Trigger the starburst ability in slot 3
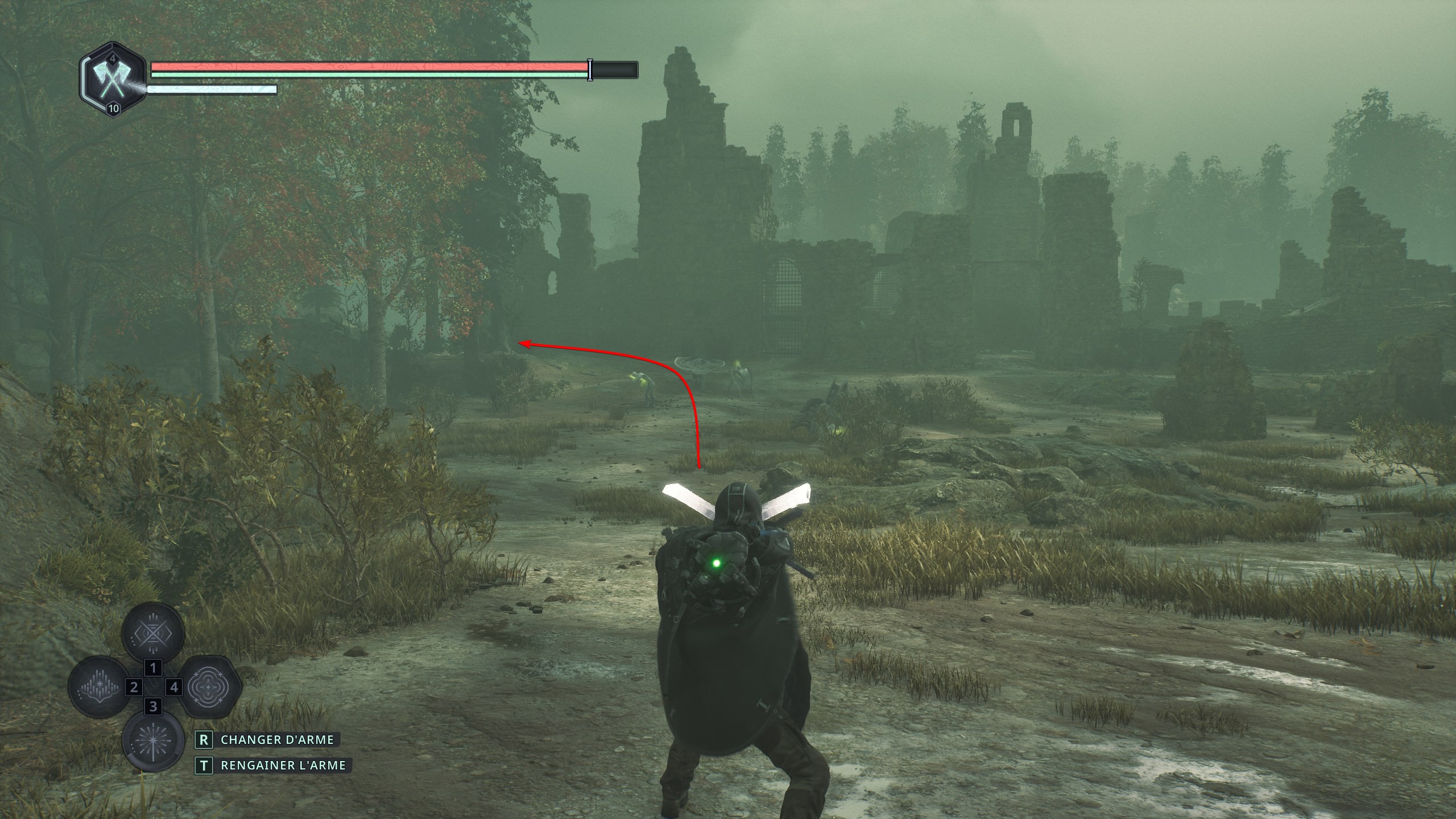 tap(153, 741)
